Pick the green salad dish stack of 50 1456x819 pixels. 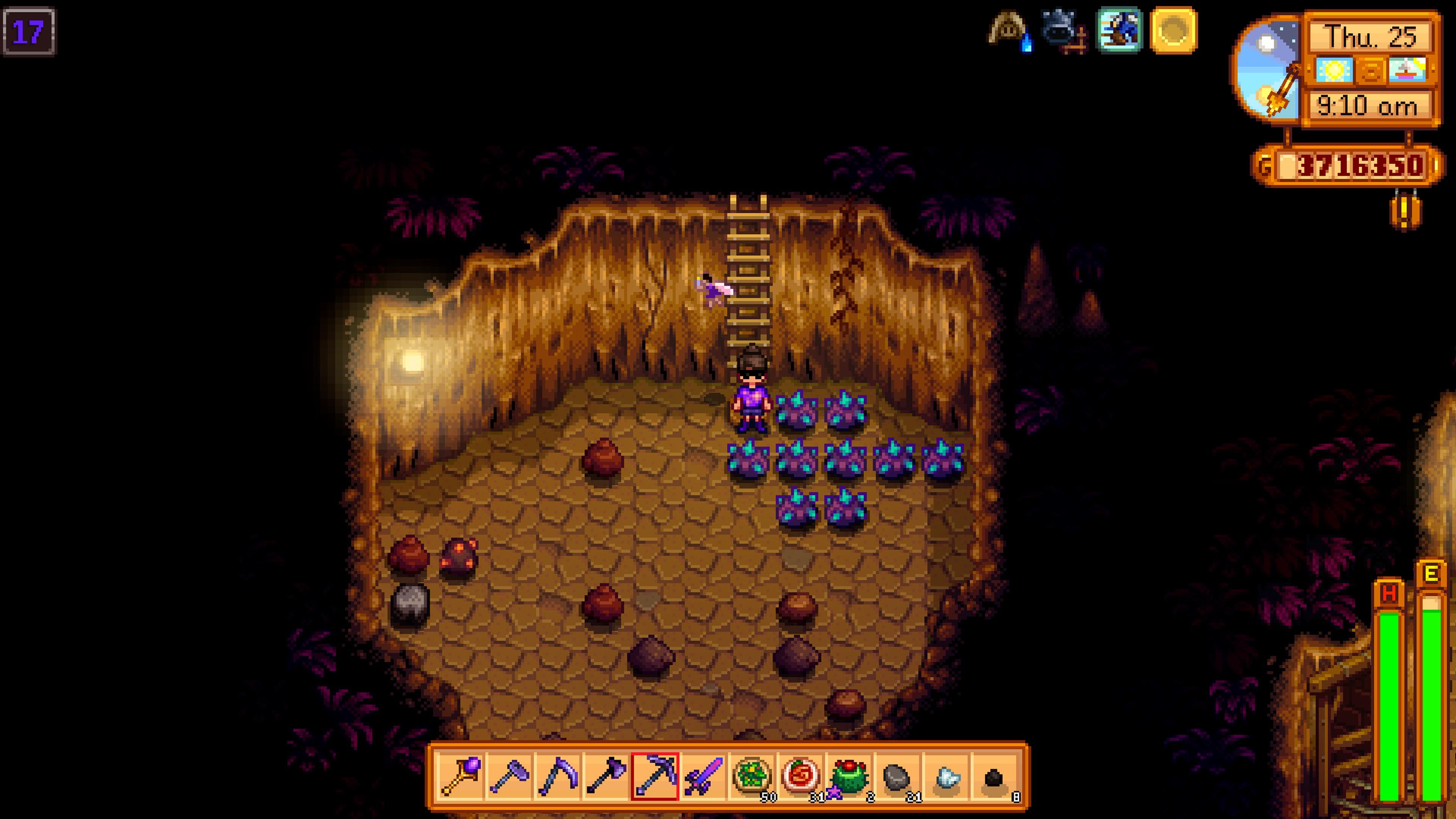pyautogui.click(x=752, y=777)
